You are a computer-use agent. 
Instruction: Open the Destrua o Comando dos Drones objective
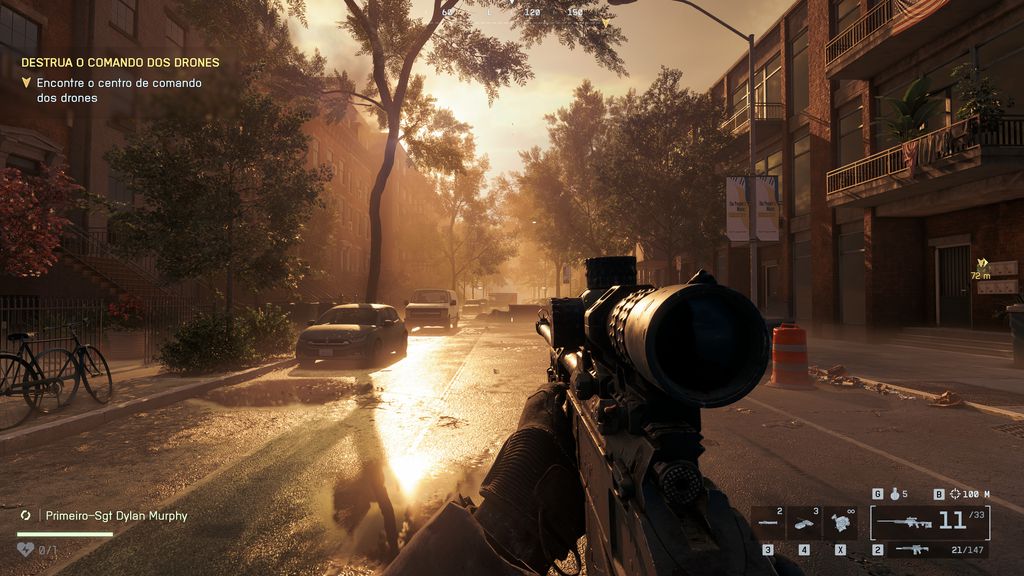(120, 62)
